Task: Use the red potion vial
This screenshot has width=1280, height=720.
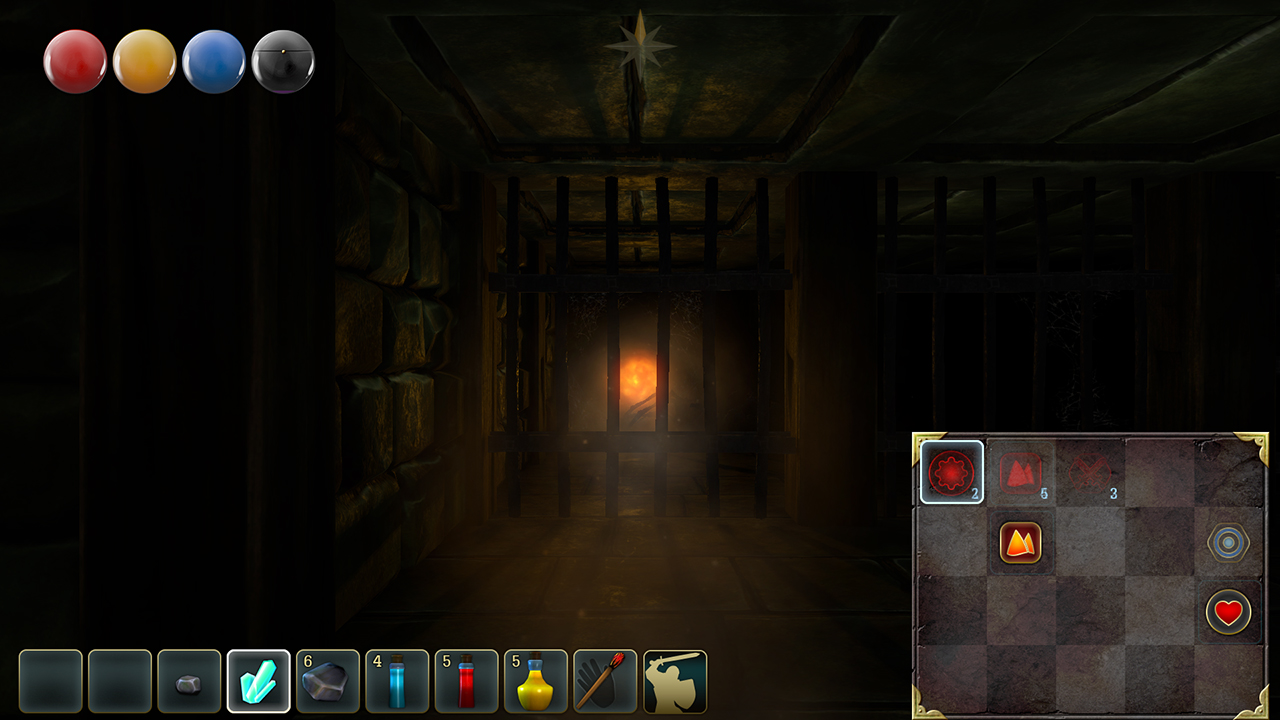Action: [466, 682]
